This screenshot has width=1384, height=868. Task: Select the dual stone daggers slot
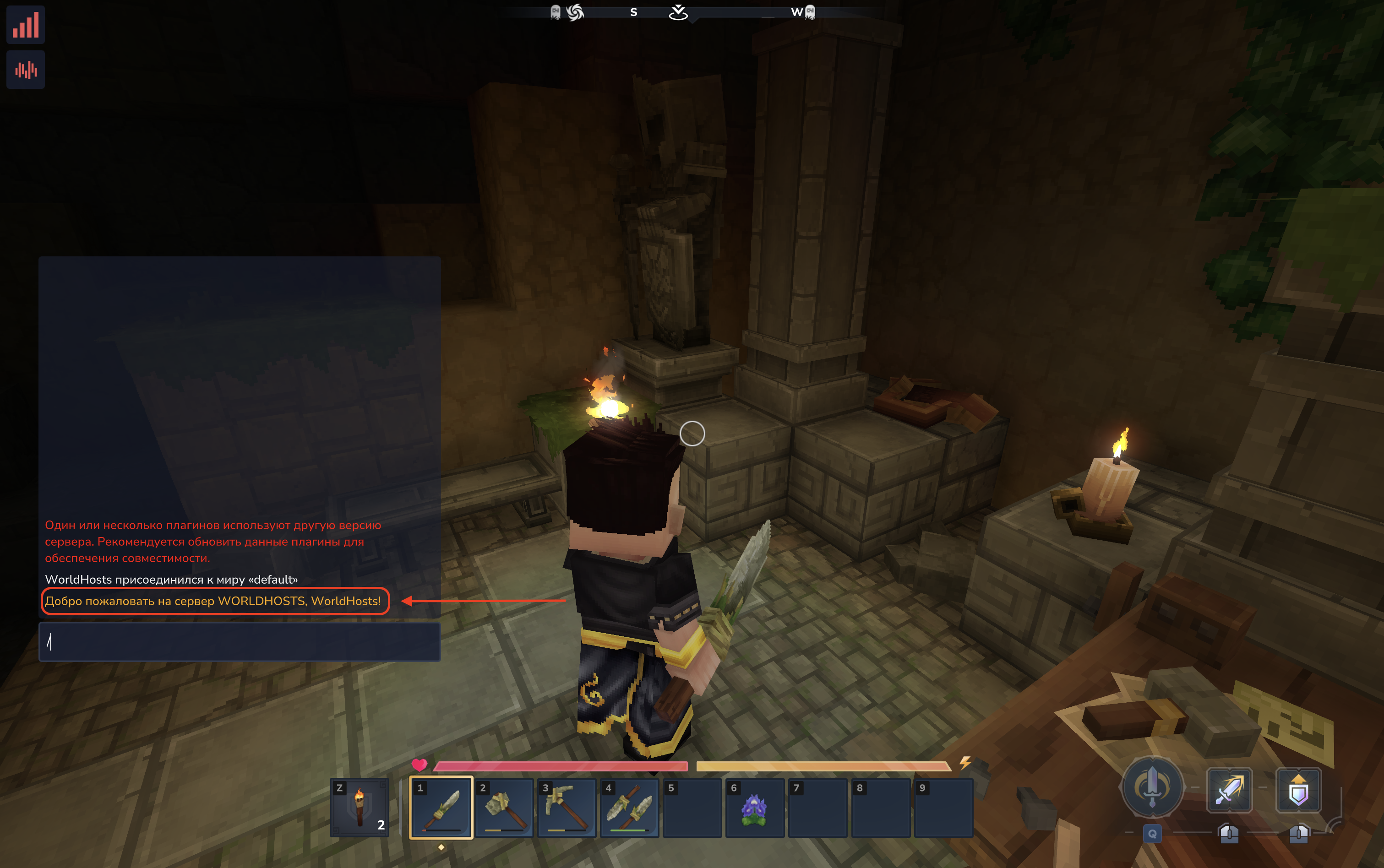tap(629, 807)
